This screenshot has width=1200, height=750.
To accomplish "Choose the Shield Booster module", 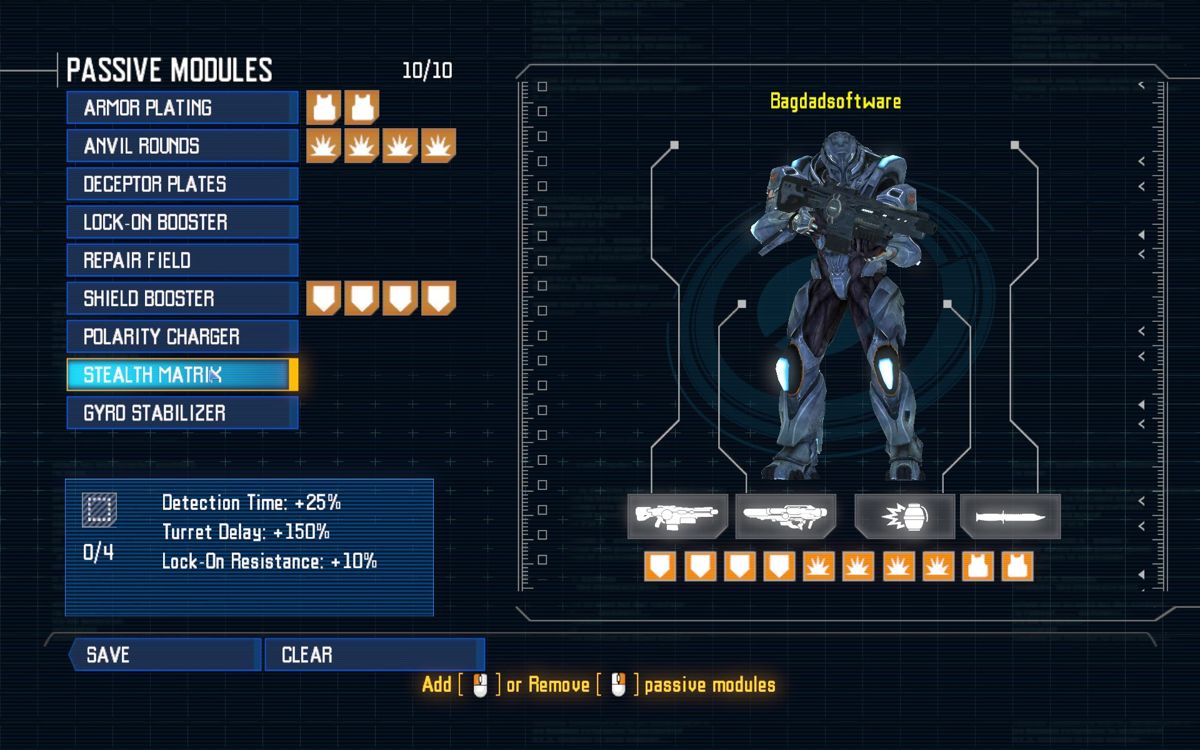I will click(x=182, y=298).
